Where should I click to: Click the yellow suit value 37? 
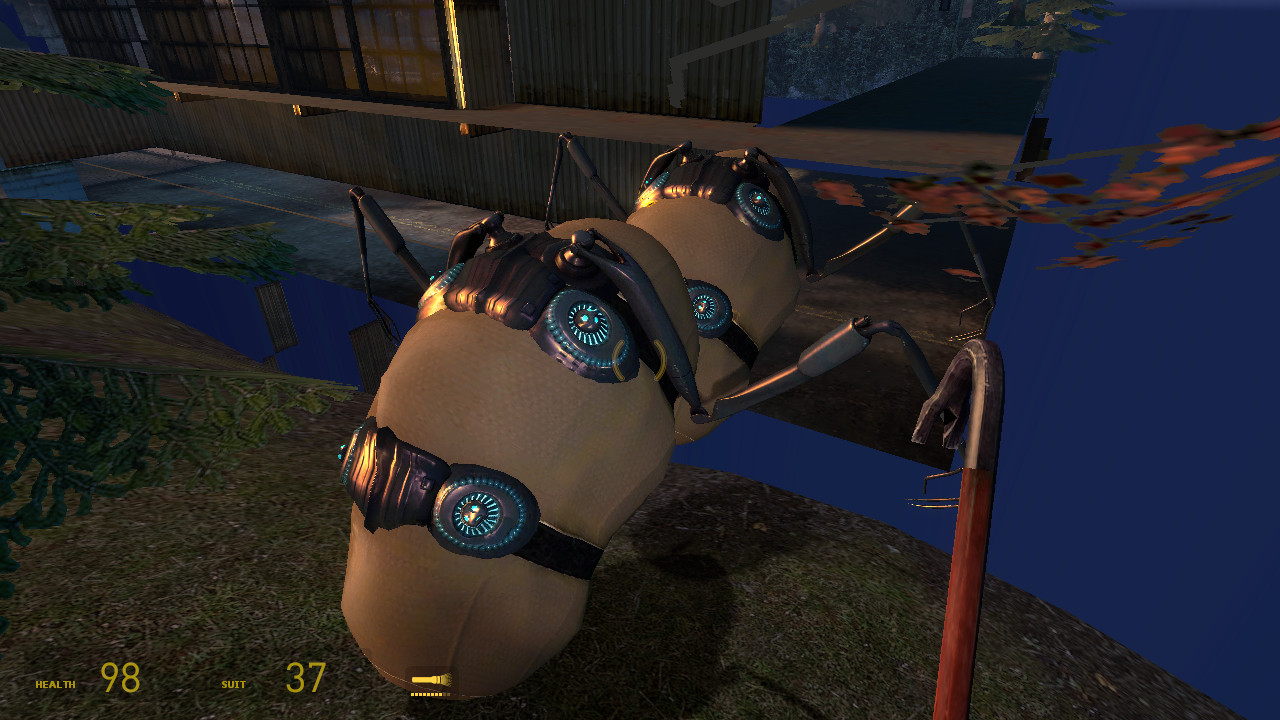(x=303, y=676)
